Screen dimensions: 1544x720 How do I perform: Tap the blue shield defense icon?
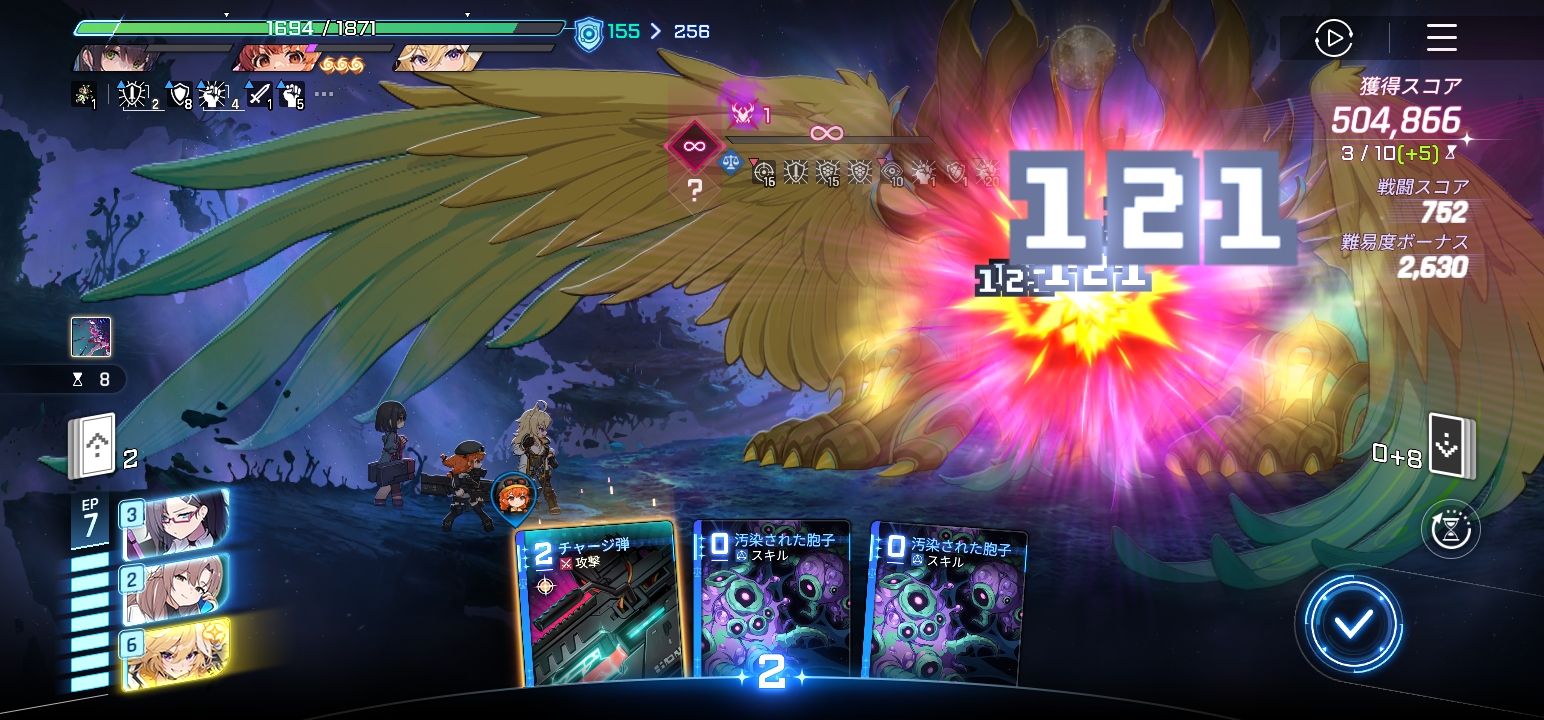point(589,33)
